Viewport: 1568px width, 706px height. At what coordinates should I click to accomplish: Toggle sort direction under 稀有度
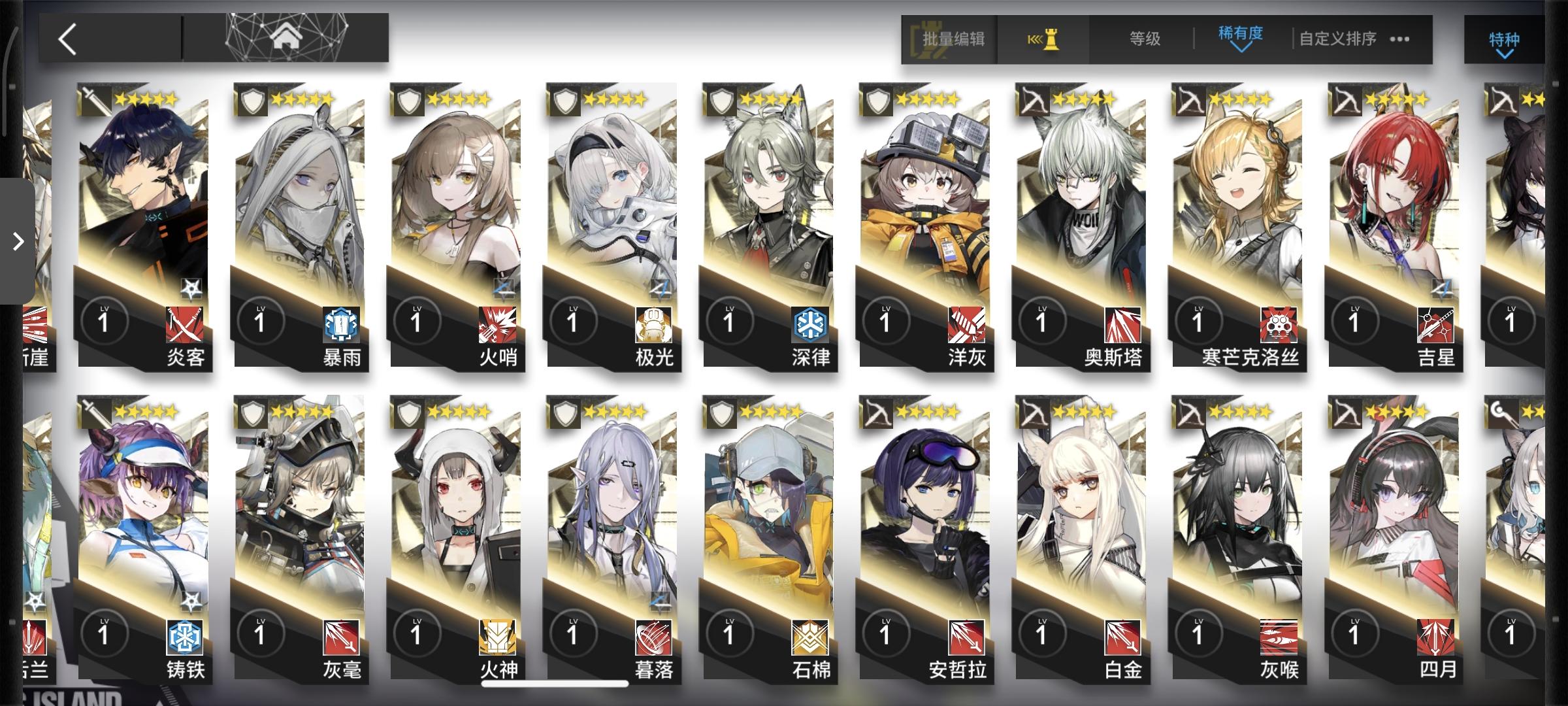pos(1240,48)
